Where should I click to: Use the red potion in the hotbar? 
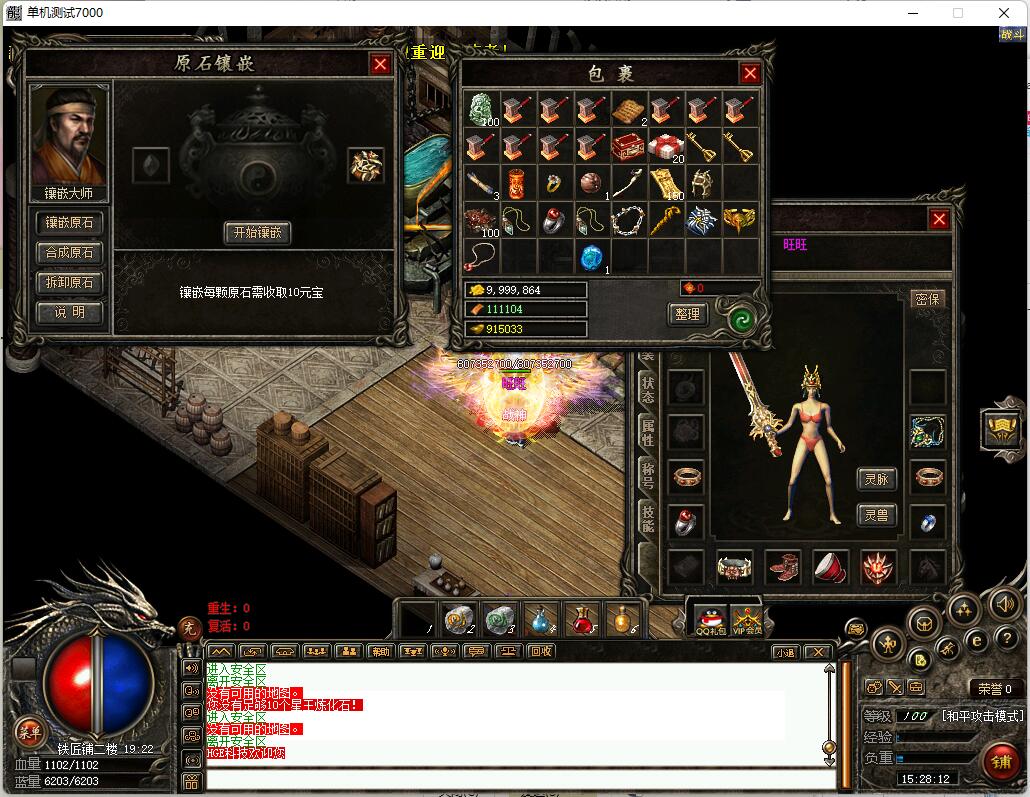tap(582, 621)
